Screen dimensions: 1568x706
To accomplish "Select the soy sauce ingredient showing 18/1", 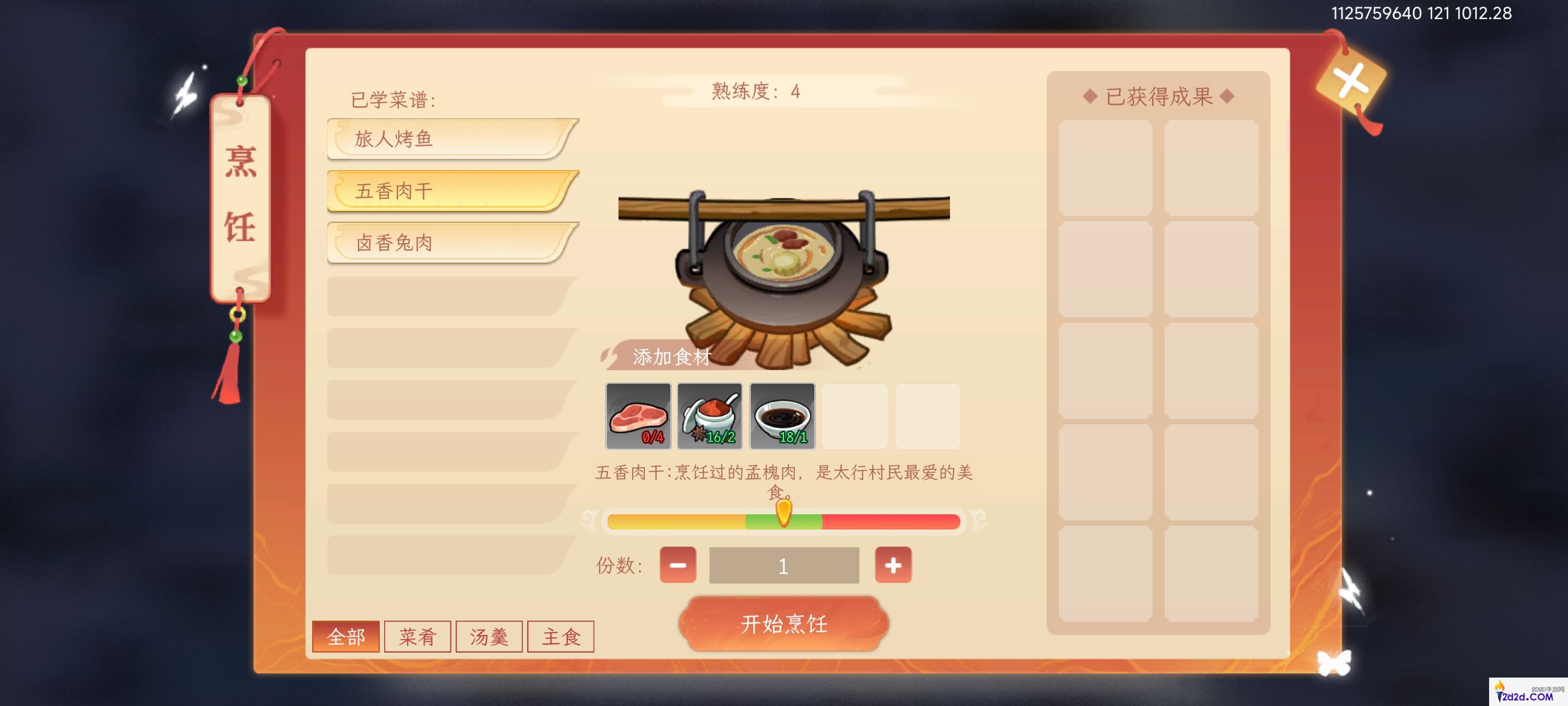I will click(x=782, y=416).
